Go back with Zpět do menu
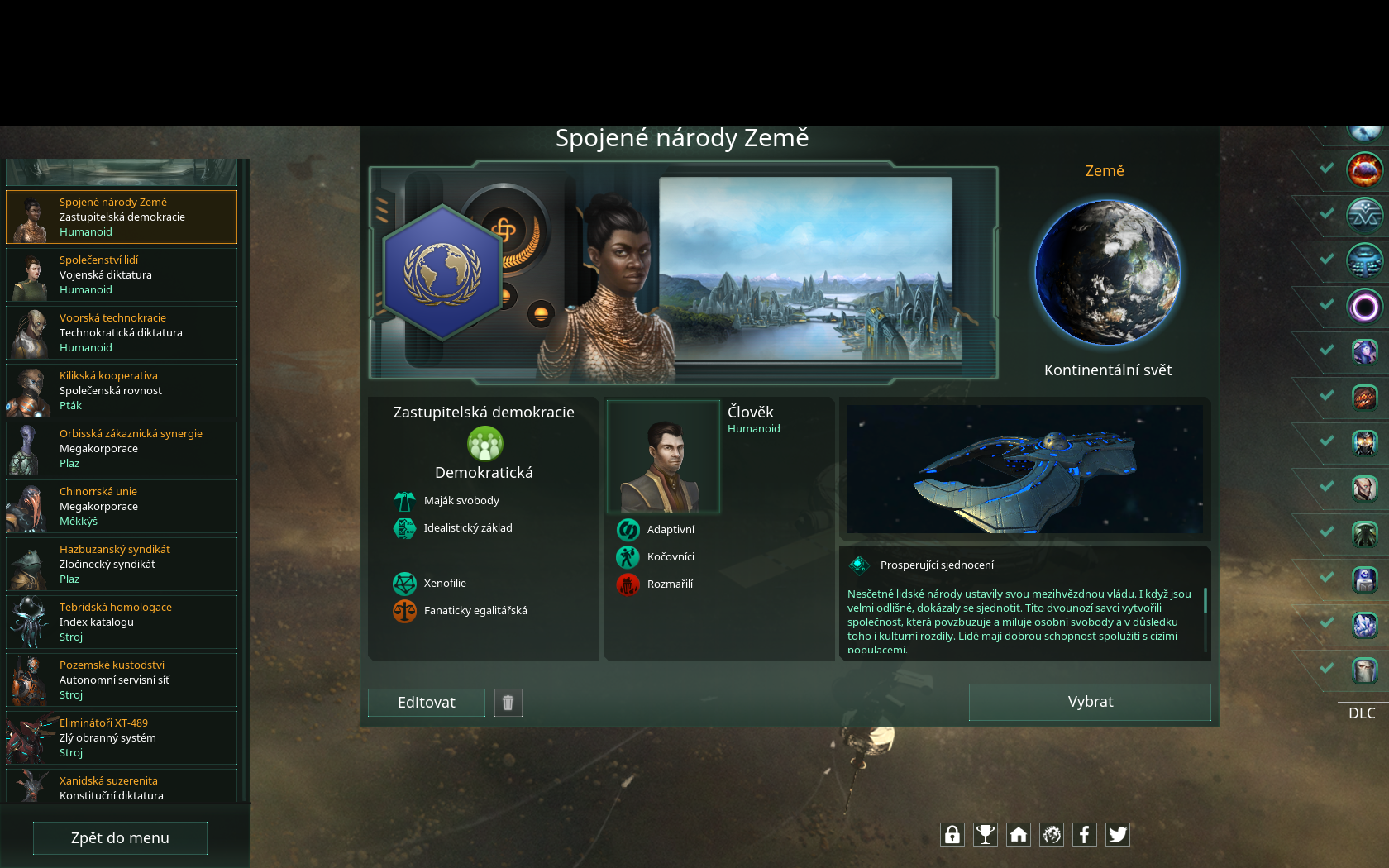This screenshot has height=868, width=1389. coord(120,837)
